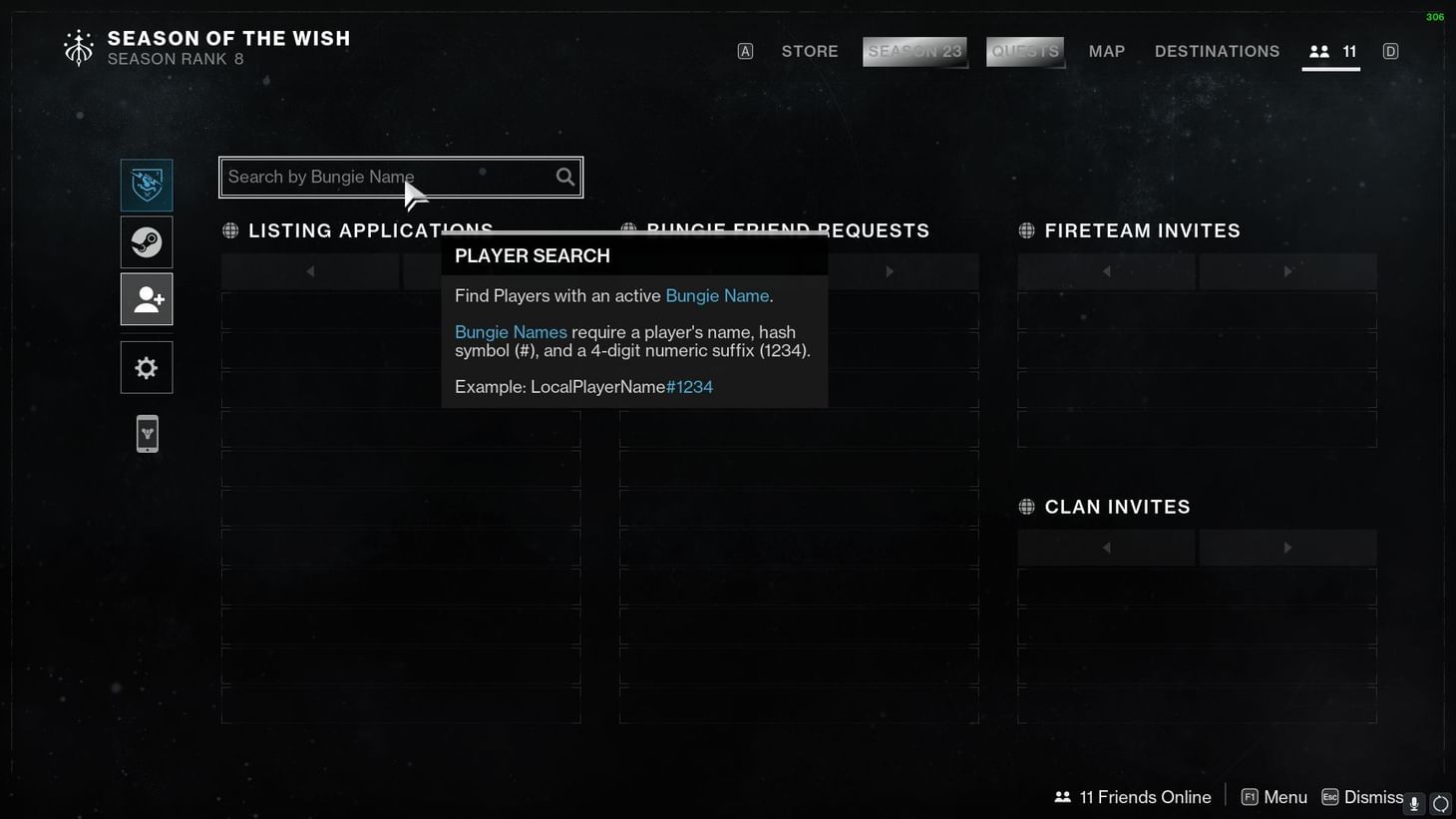
Task: Open the Menu via the F1 button
Action: [x=1274, y=796]
